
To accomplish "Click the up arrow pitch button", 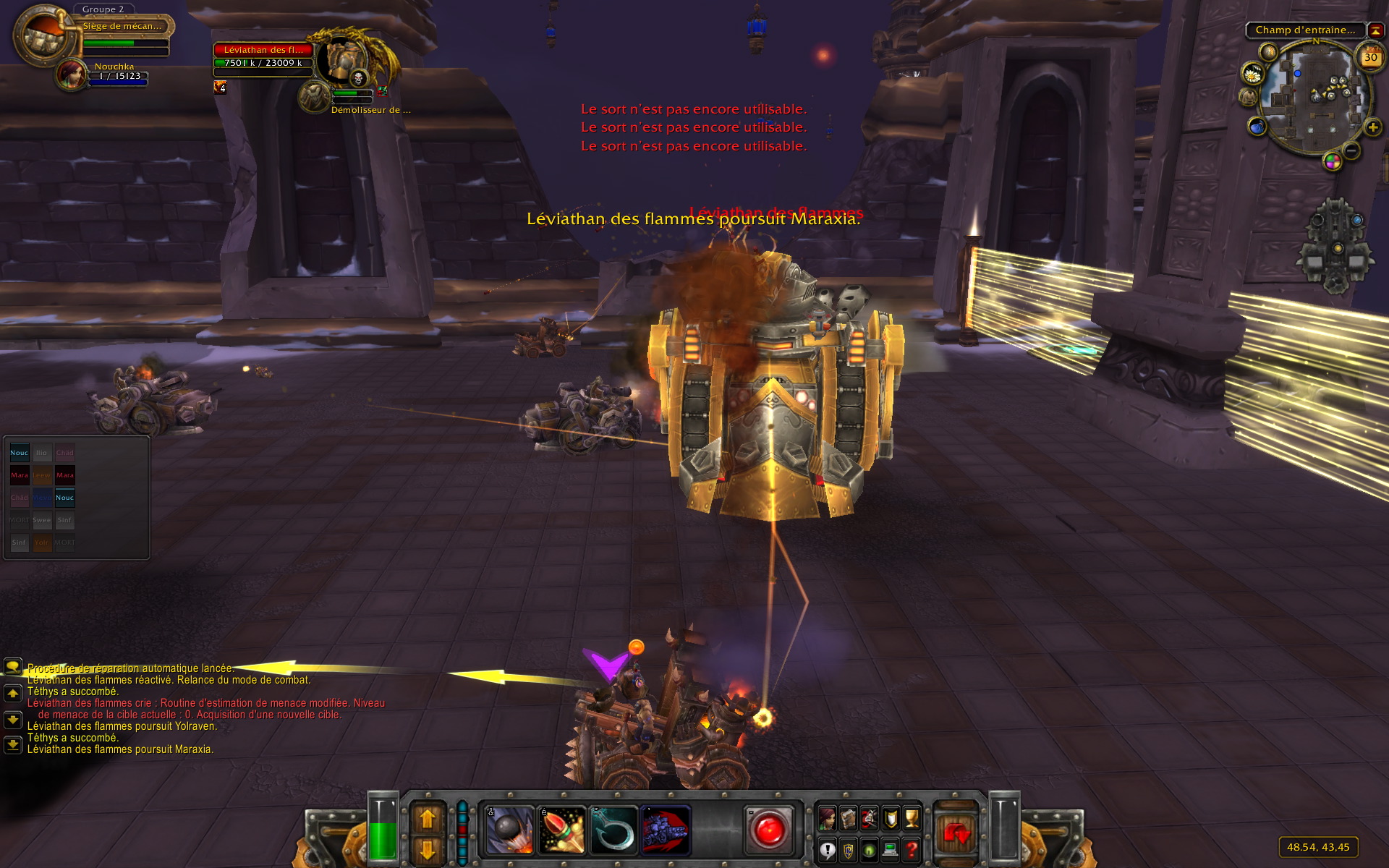I will [427, 818].
